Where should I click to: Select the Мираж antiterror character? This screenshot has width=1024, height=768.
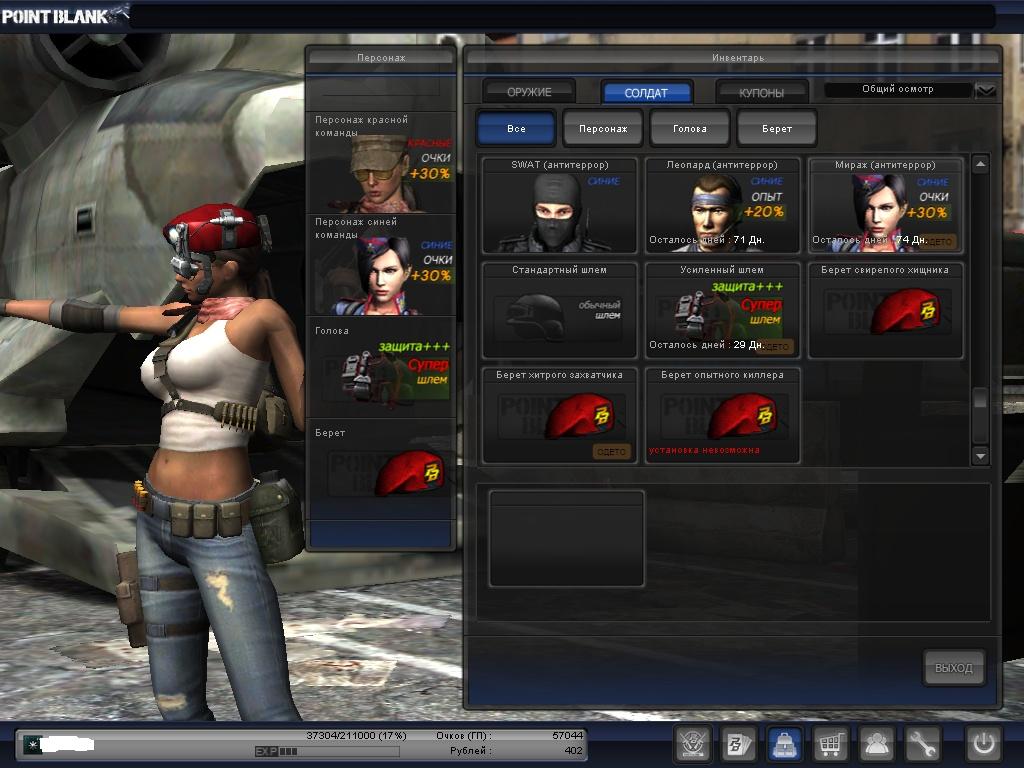886,206
